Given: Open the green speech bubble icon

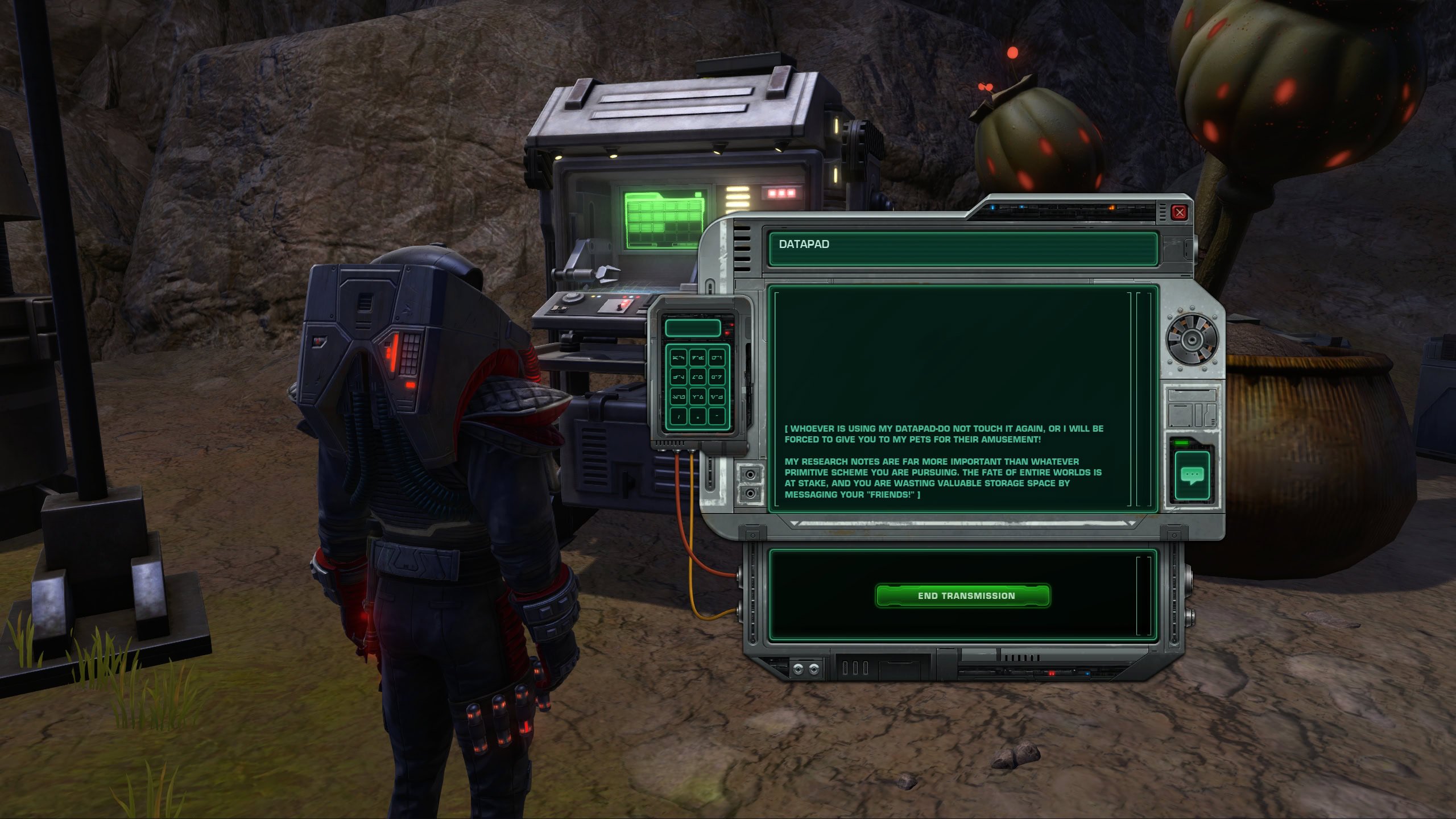Looking at the screenshot, I should [x=1192, y=475].
